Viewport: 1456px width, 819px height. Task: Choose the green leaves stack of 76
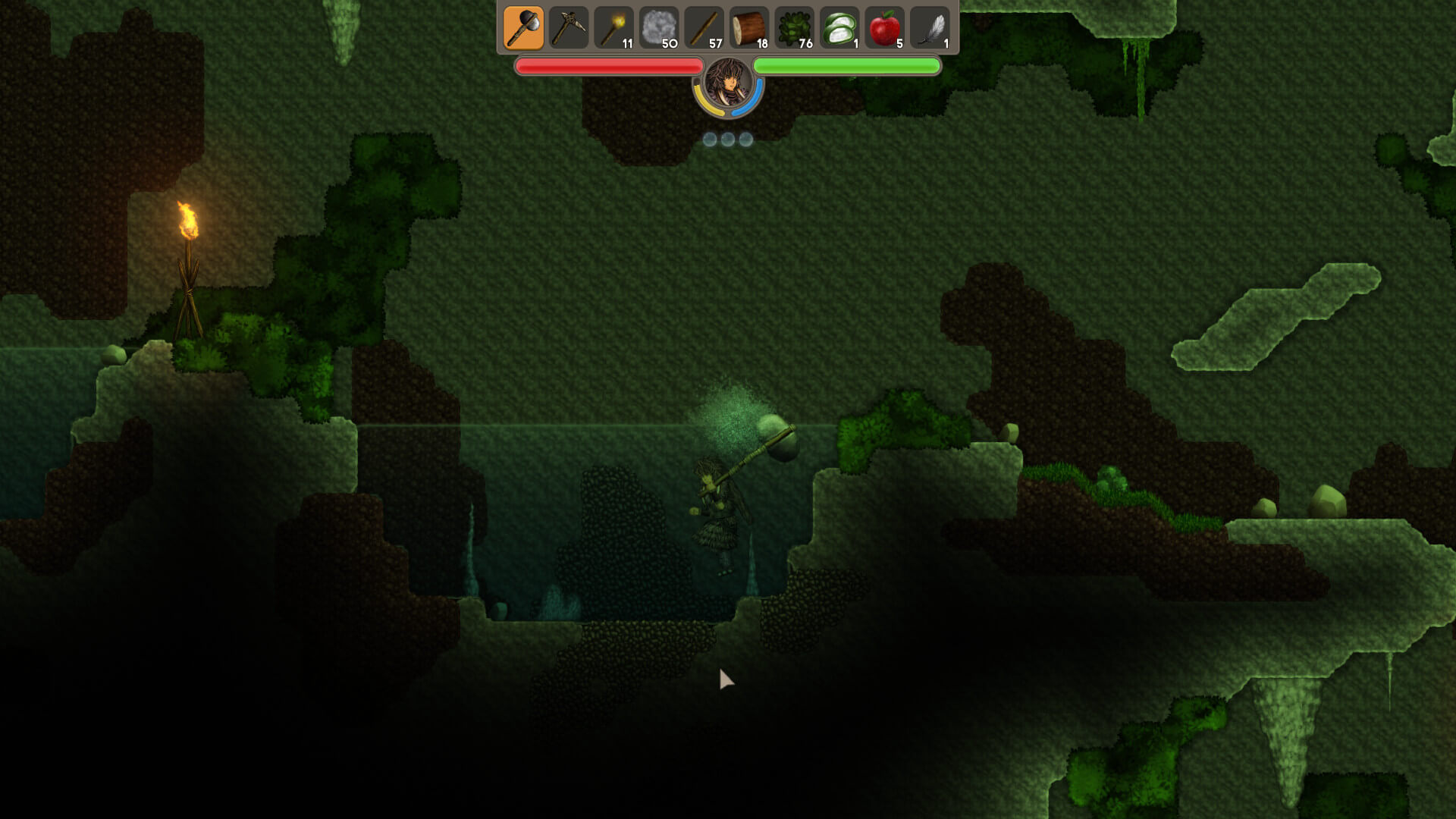click(x=794, y=29)
